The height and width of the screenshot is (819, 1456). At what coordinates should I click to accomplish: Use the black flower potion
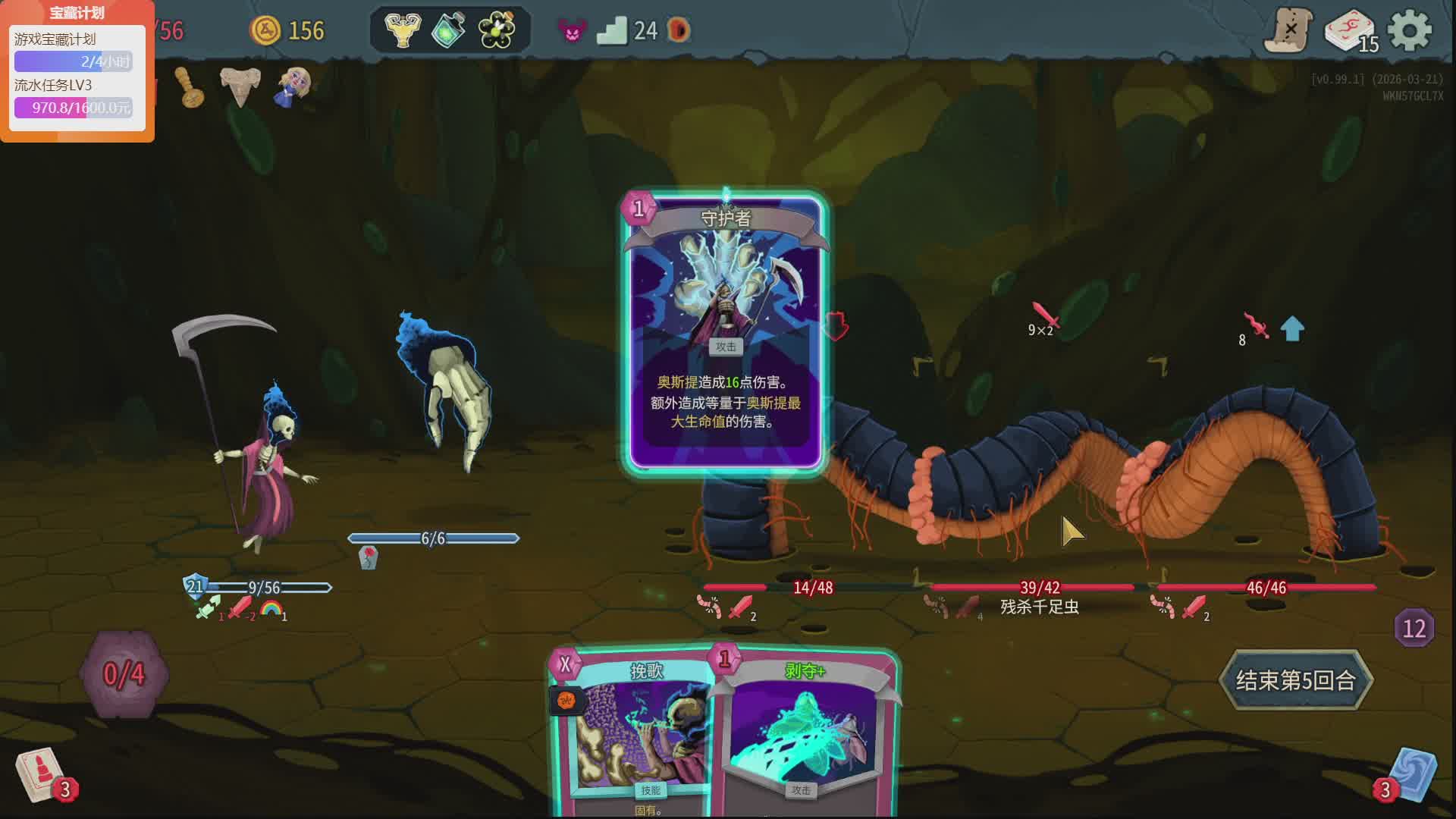coord(497,30)
